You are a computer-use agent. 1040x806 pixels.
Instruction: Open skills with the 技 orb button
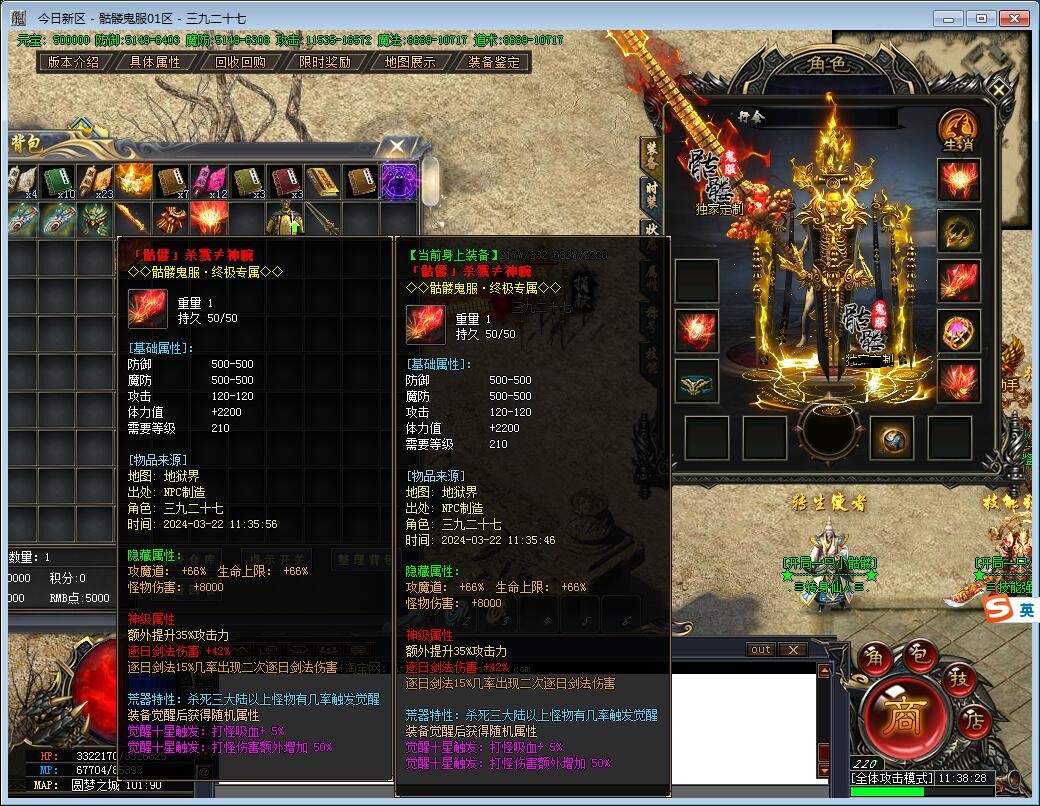(958, 681)
